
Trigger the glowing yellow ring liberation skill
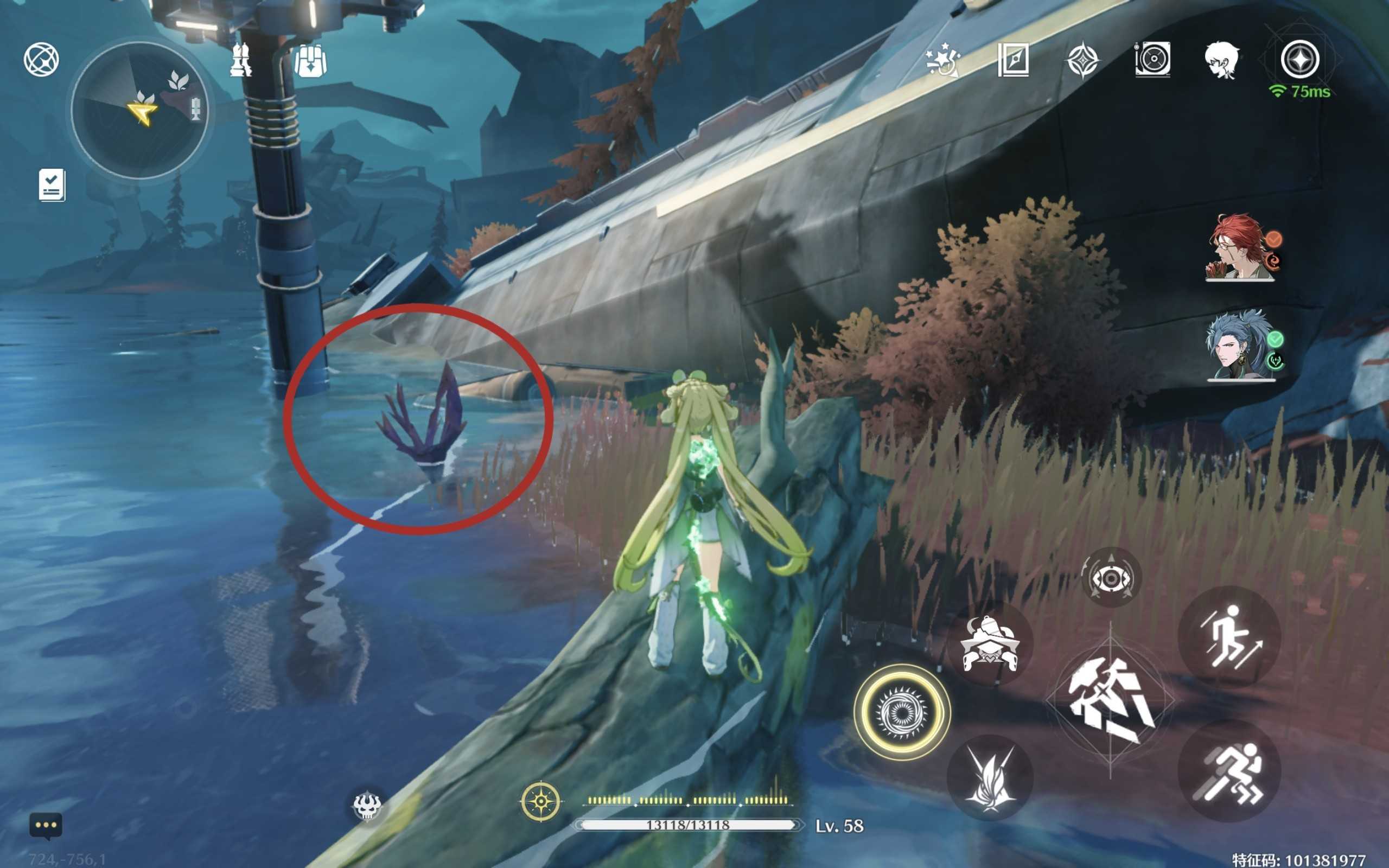click(901, 712)
